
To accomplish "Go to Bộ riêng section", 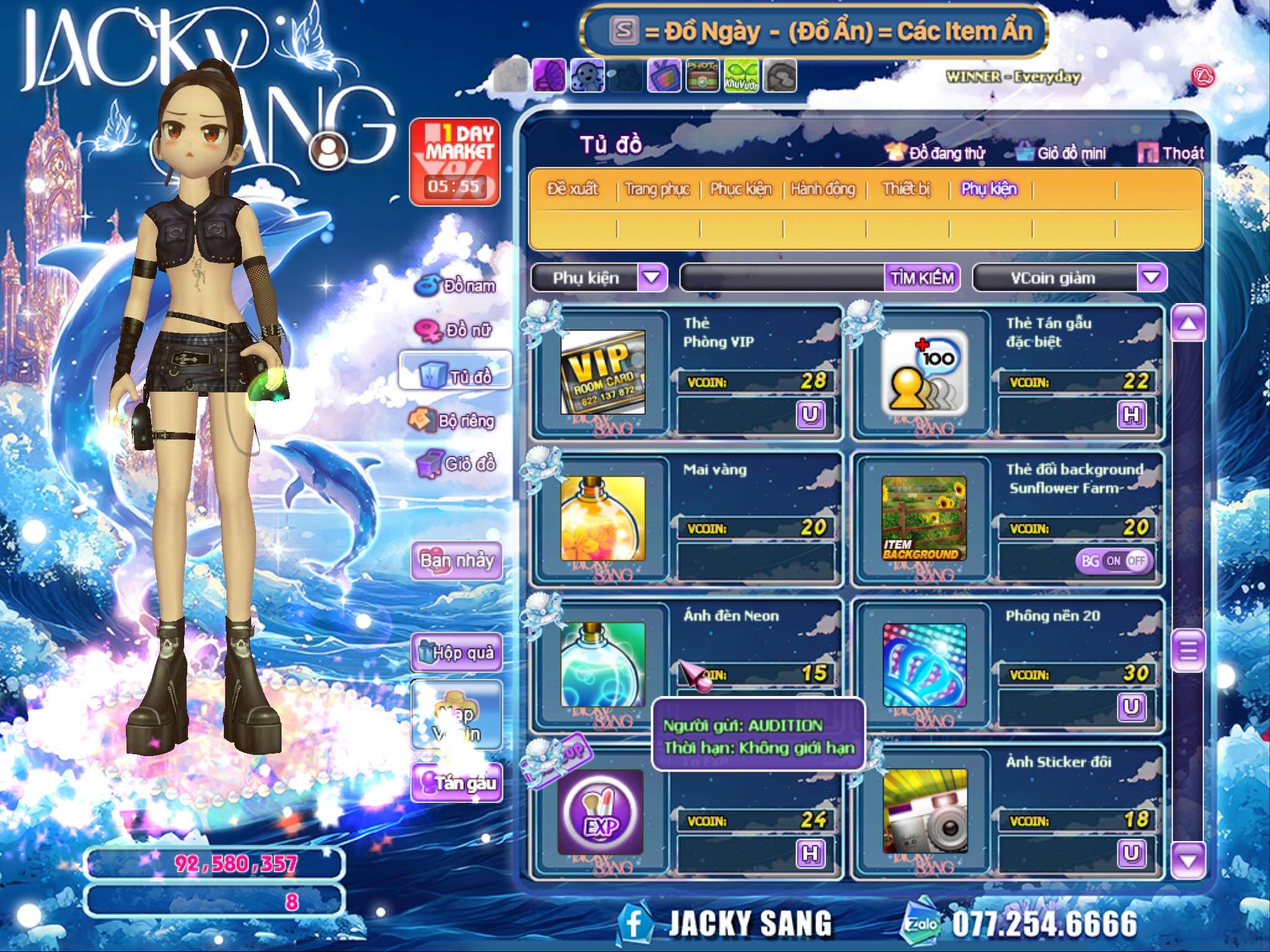I will [x=453, y=421].
